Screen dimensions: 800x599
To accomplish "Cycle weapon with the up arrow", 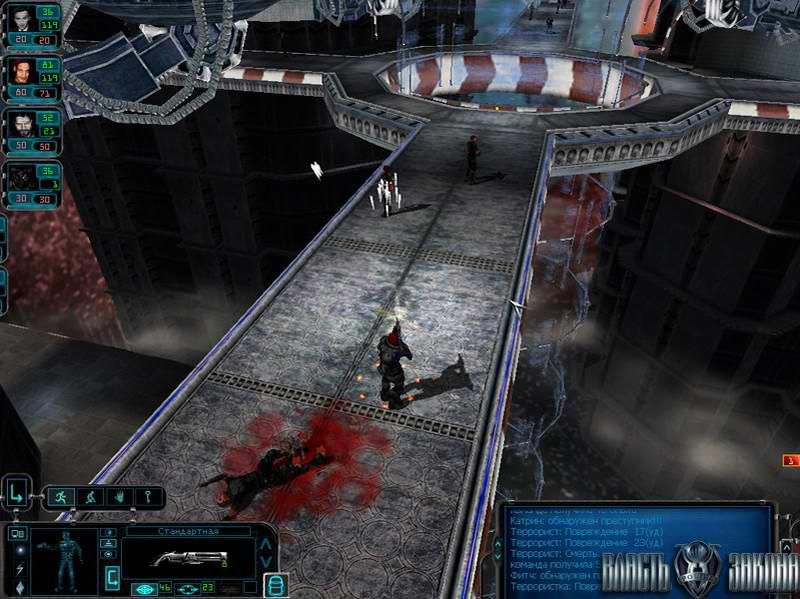I will coord(265,545).
